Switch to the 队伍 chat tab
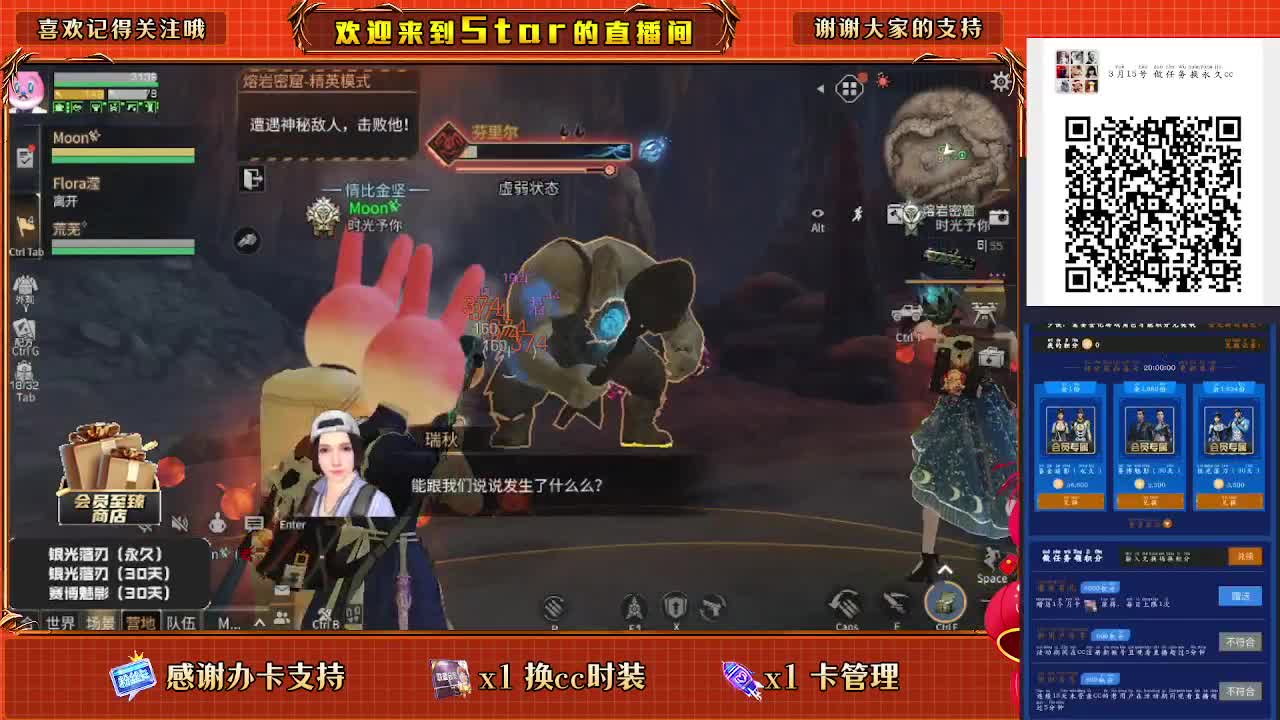Viewport: 1280px width, 720px height. (x=182, y=621)
